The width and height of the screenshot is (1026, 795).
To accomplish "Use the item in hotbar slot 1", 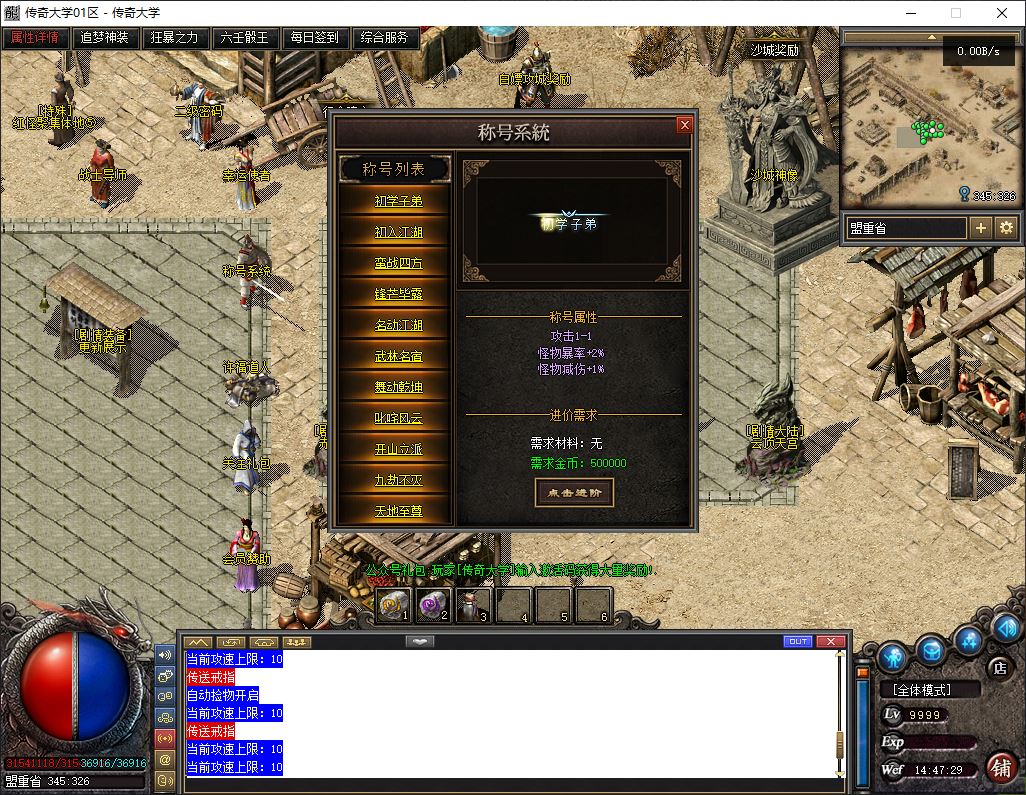I will (392, 604).
